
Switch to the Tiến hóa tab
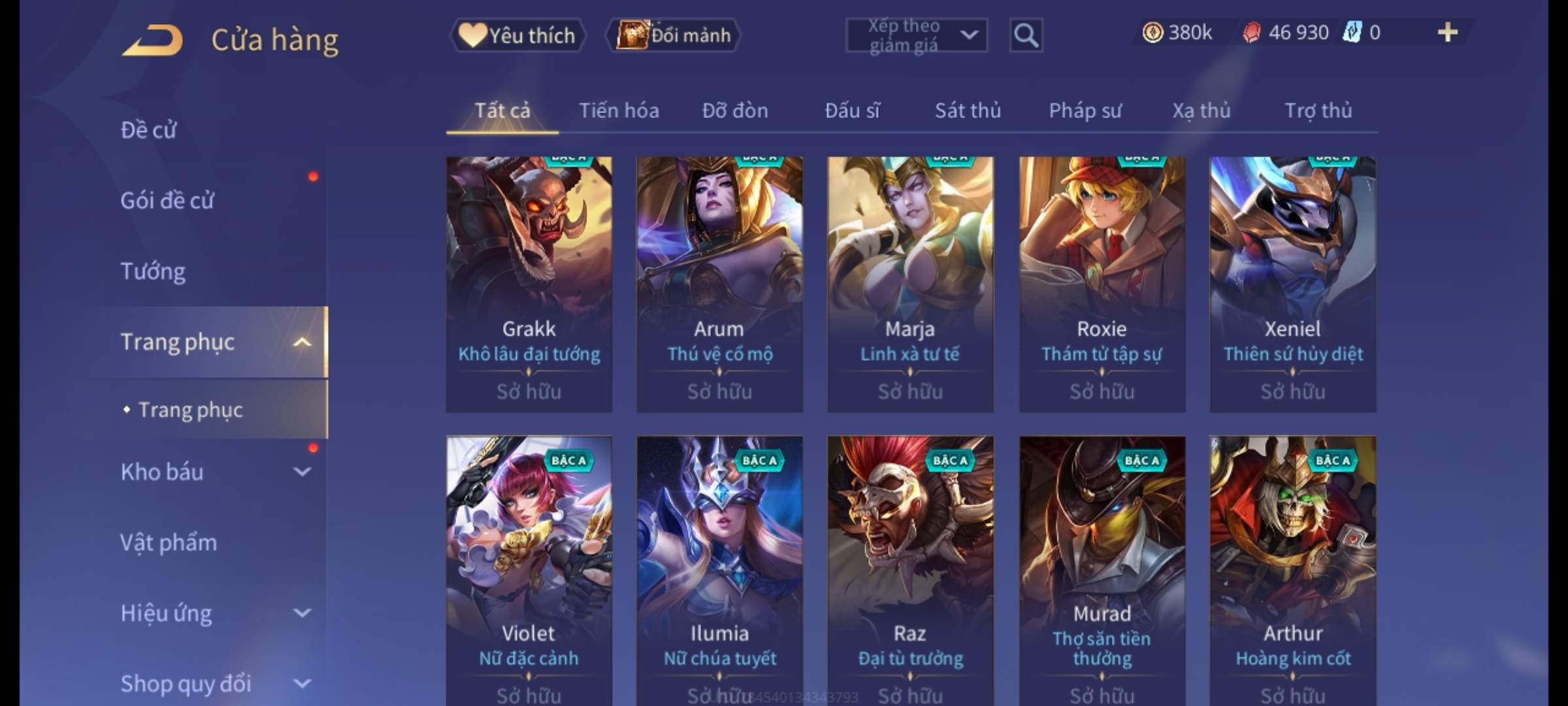[x=619, y=110]
